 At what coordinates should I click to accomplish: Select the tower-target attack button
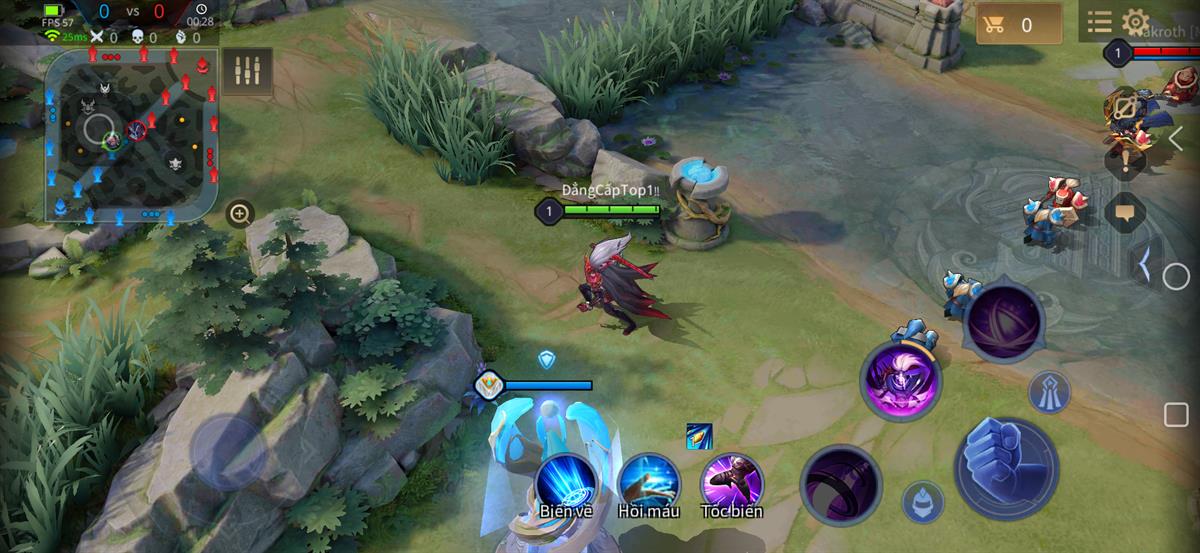[1049, 393]
